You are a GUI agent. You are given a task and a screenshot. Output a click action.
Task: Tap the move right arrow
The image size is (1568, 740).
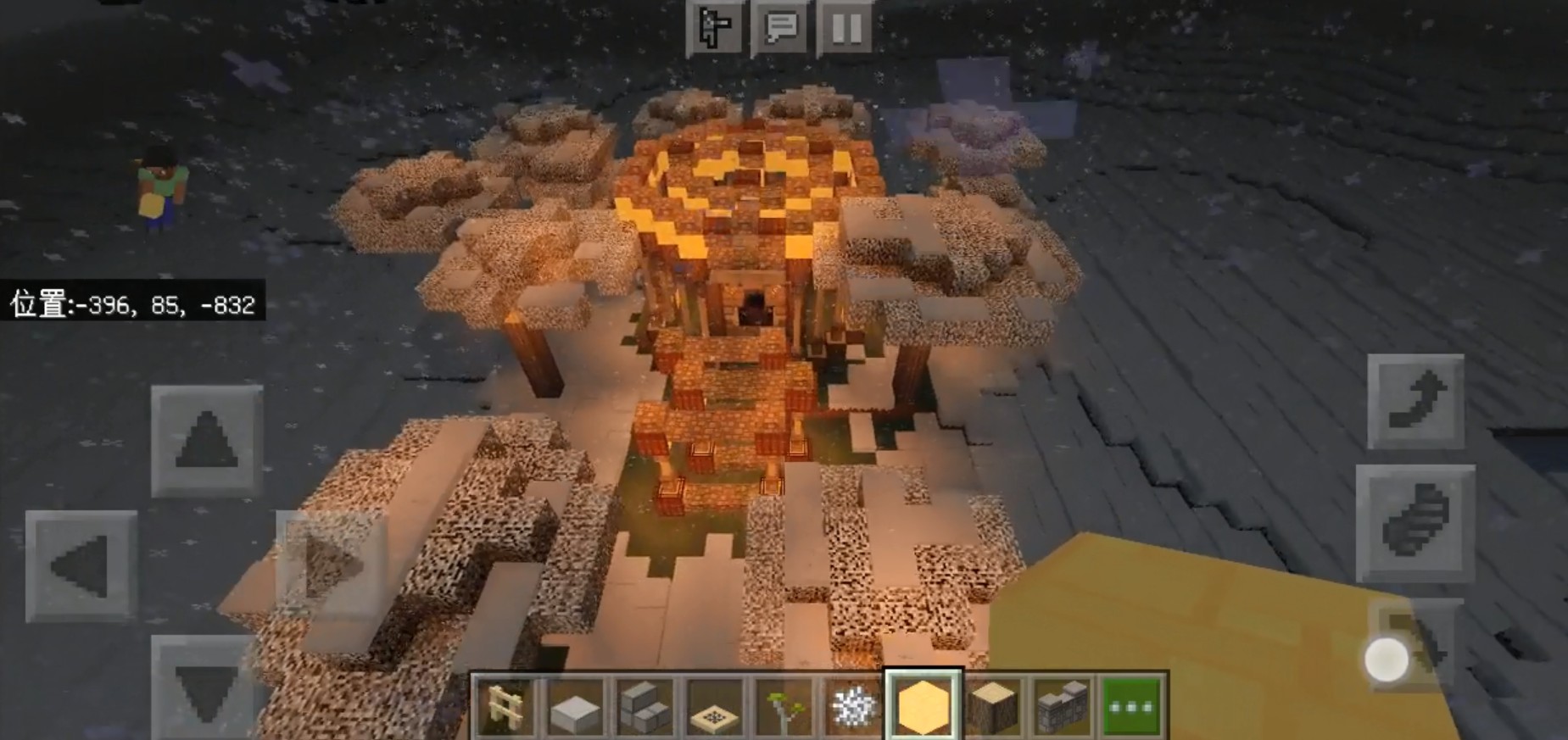(x=331, y=565)
